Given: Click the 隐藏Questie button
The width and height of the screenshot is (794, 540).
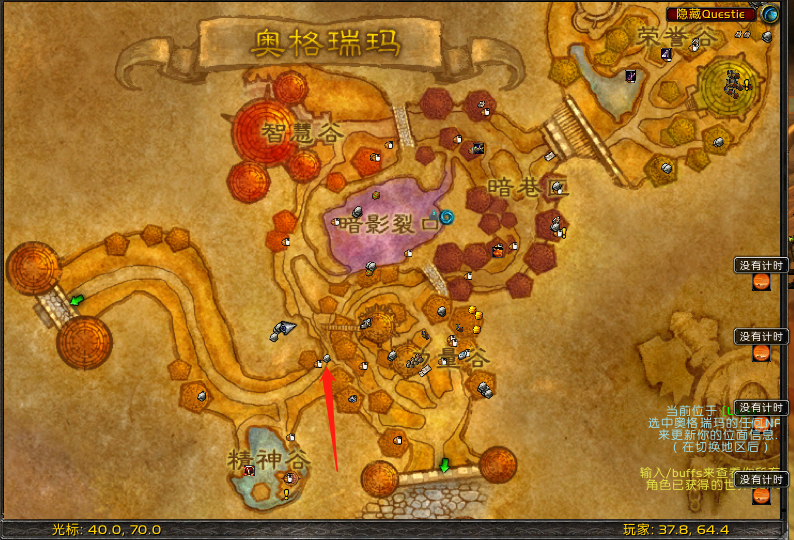Looking at the screenshot, I should (x=711, y=14).
